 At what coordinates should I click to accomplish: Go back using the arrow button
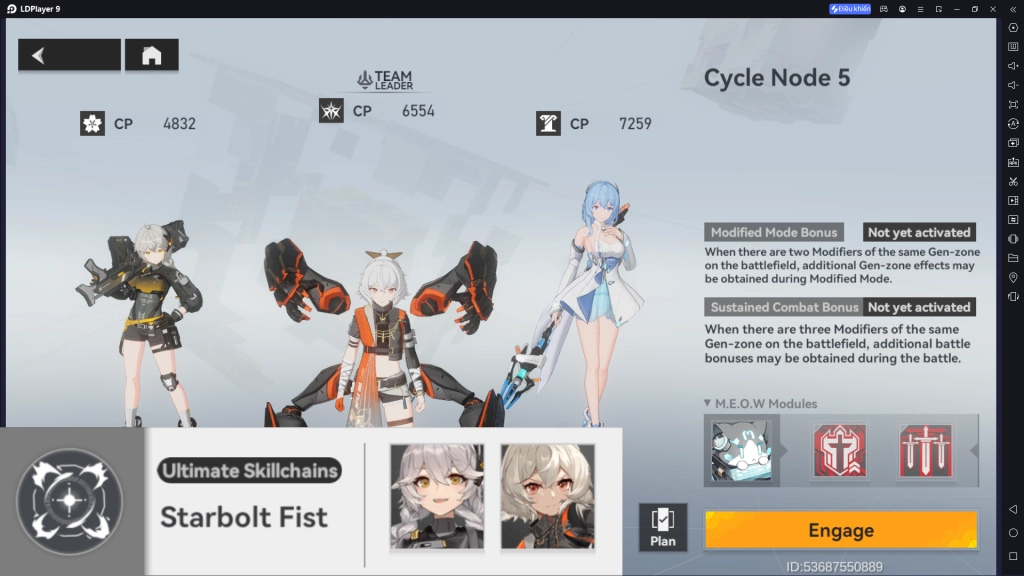click(x=69, y=55)
